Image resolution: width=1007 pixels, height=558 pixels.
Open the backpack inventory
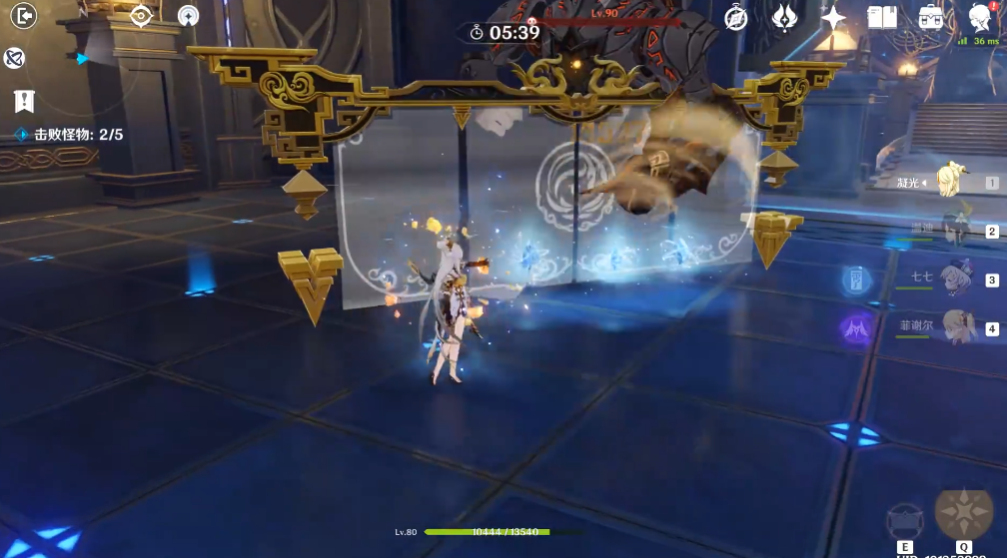tap(931, 17)
